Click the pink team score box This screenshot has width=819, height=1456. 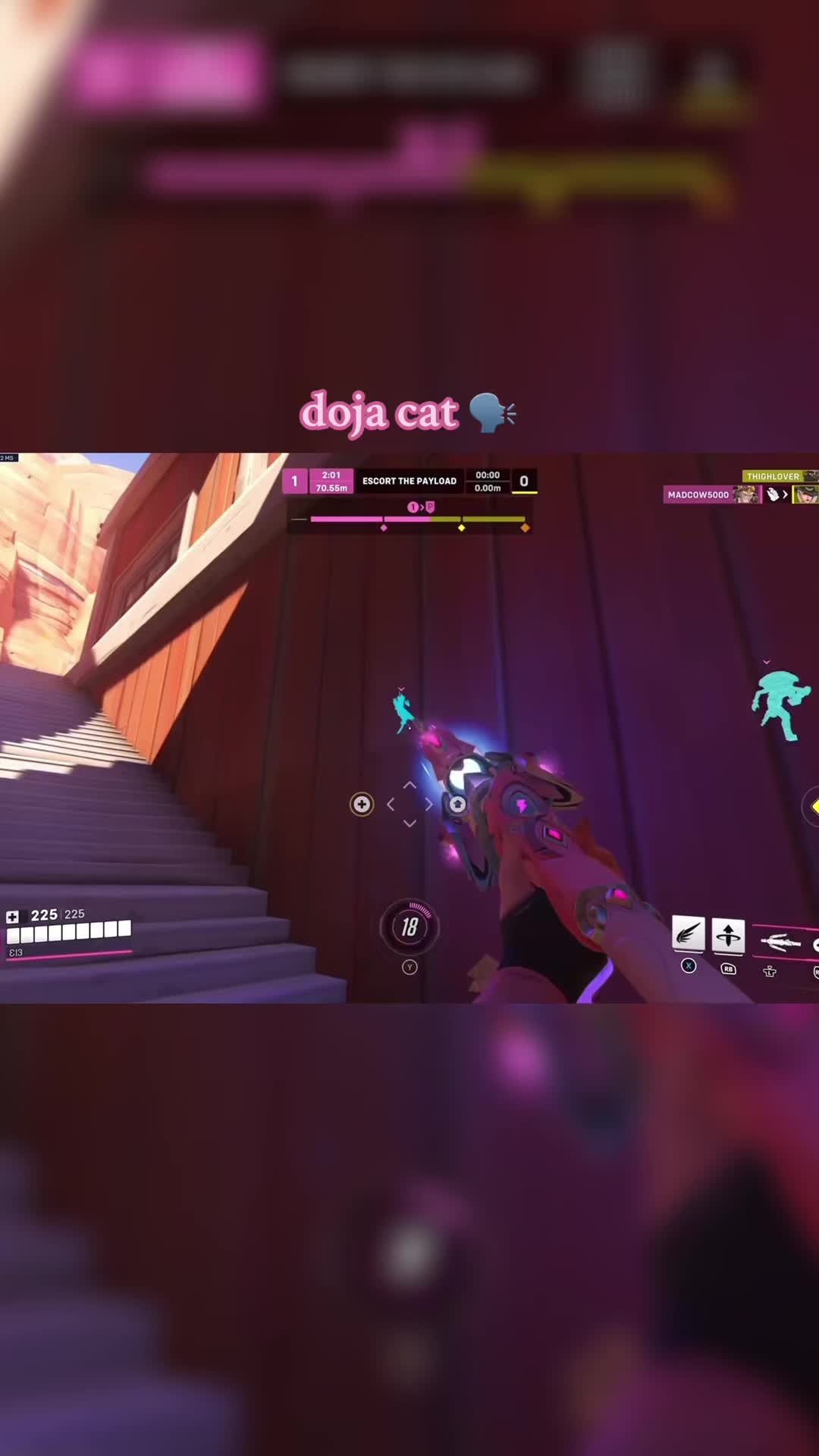(295, 481)
